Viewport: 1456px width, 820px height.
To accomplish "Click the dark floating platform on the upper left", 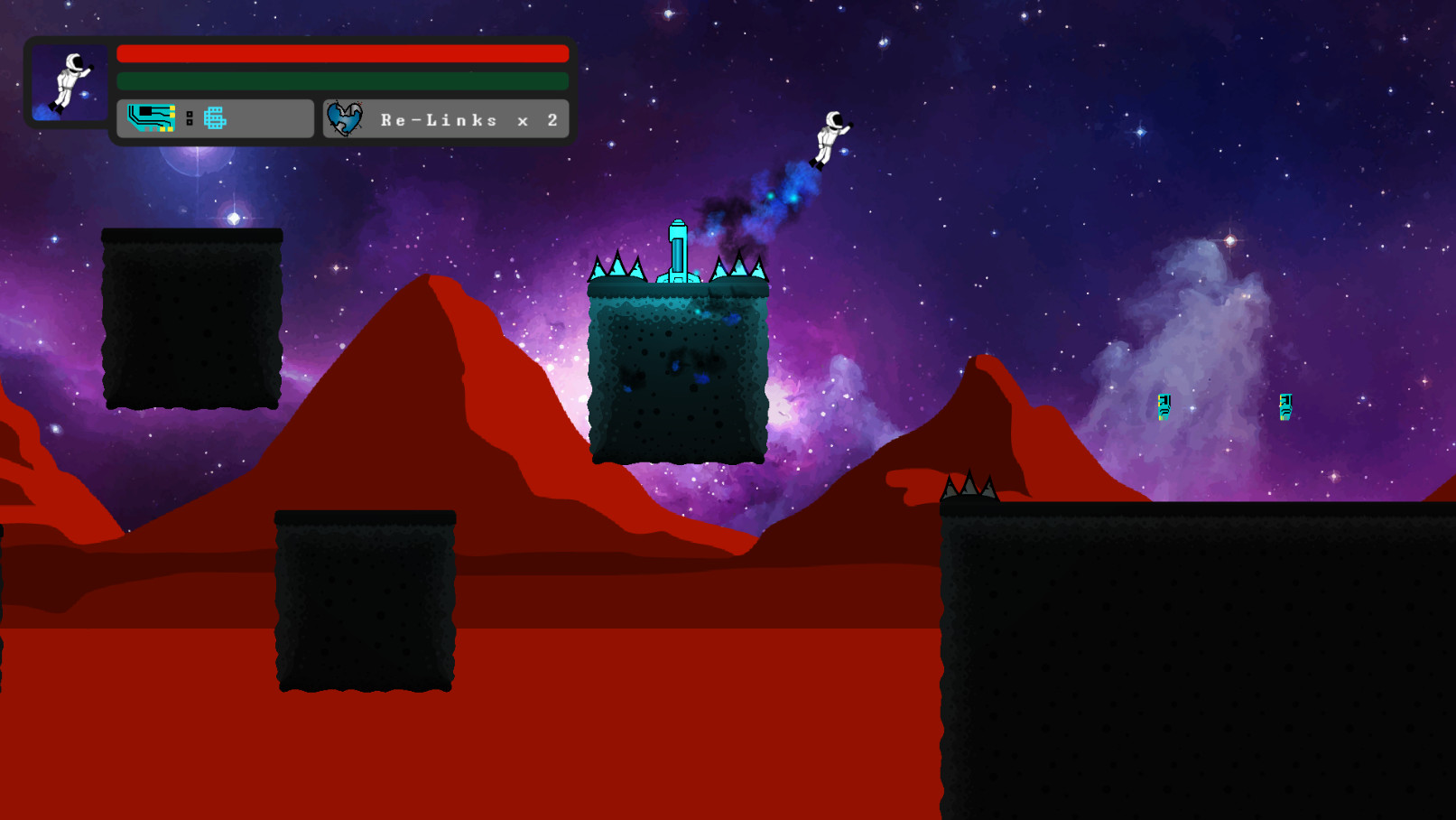I will [x=192, y=321].
